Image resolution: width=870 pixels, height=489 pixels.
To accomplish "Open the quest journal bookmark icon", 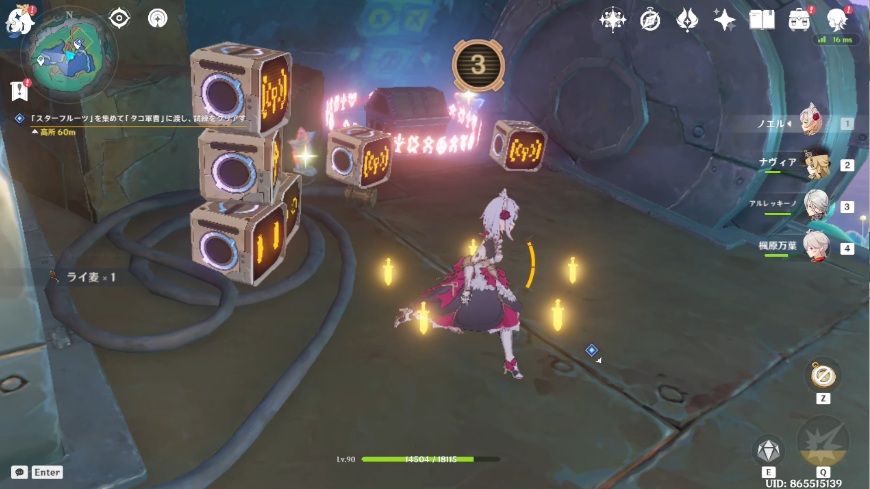I will [x=19, y=91].
